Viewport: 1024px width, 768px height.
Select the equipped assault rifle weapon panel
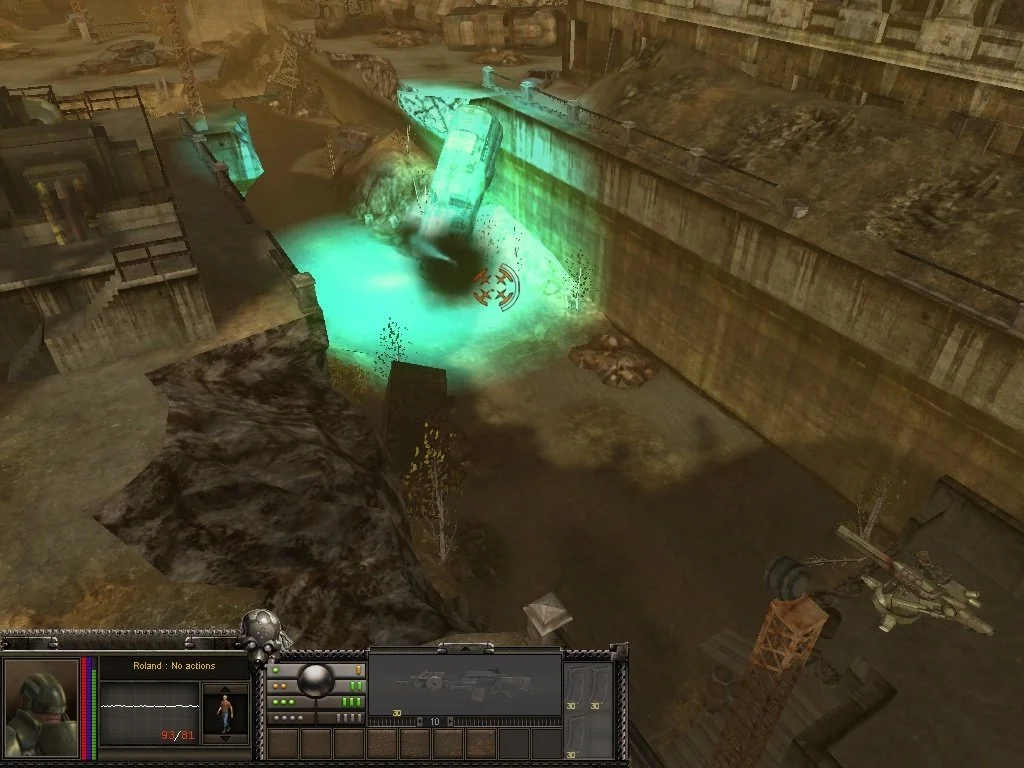[x=465, y=683]
